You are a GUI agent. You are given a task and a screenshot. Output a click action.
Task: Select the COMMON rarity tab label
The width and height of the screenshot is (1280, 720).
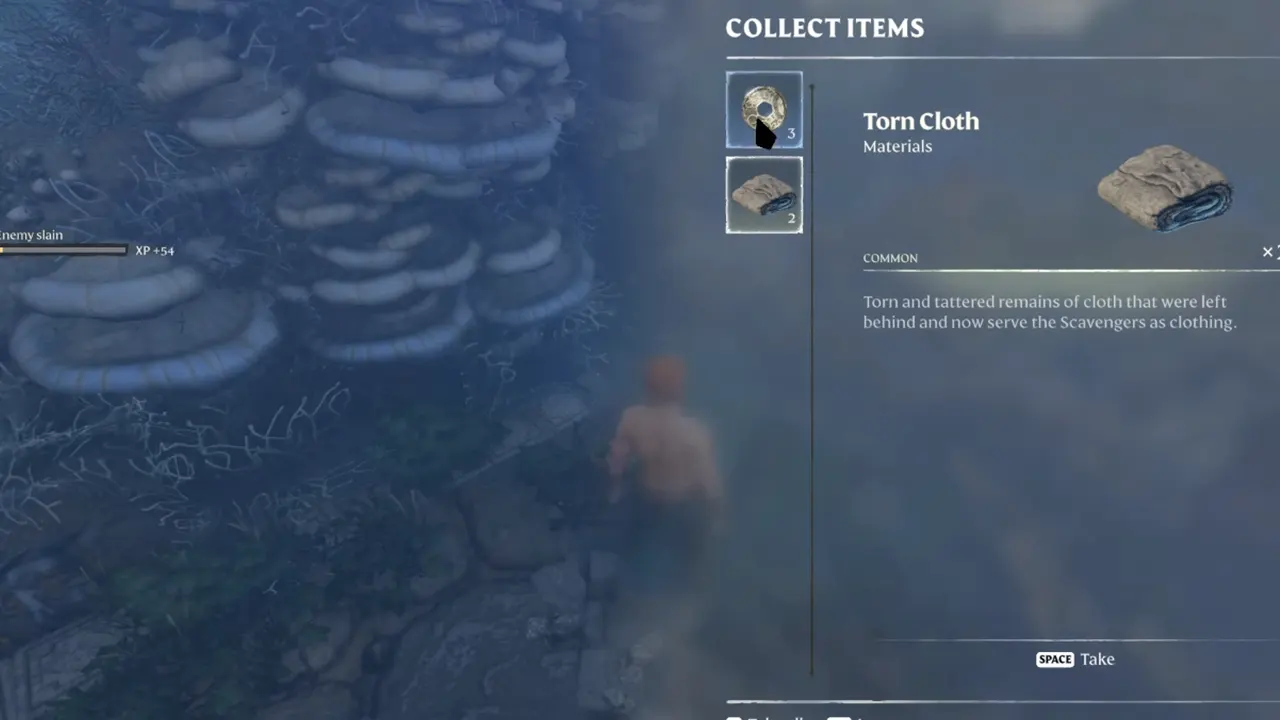[890, 258]
